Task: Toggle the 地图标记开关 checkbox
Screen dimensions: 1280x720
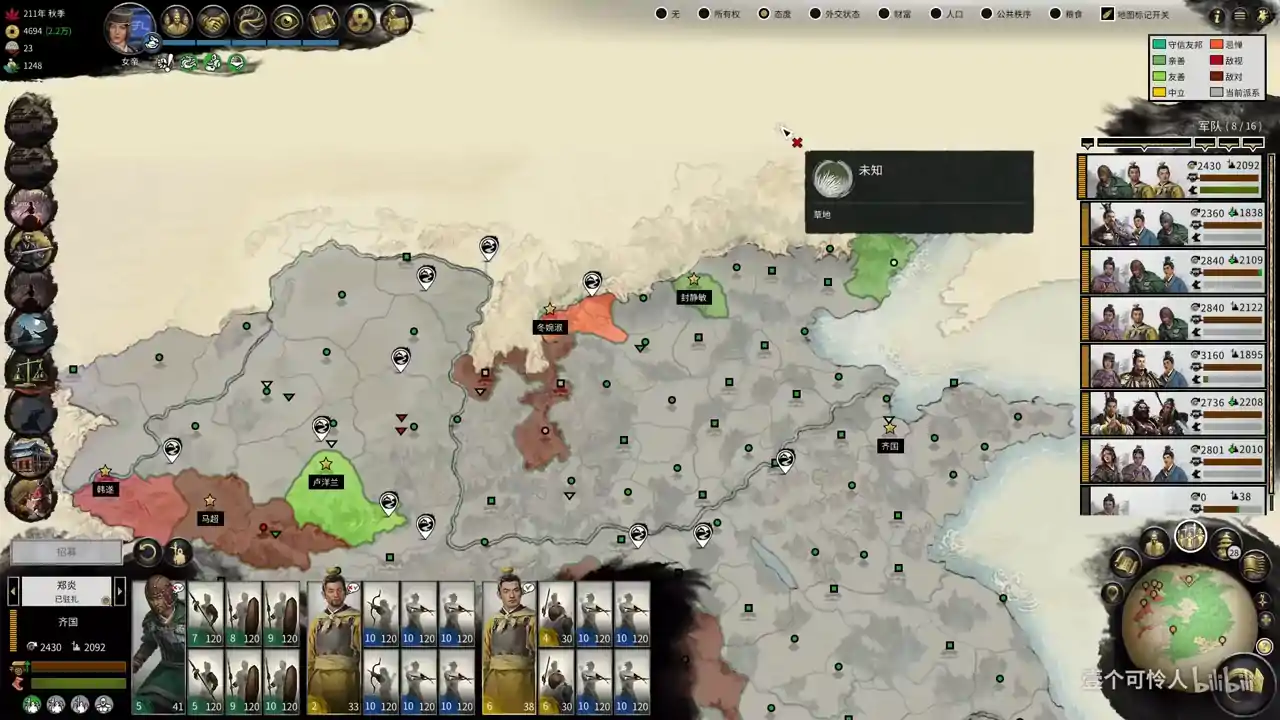Action: point(1107,14)
